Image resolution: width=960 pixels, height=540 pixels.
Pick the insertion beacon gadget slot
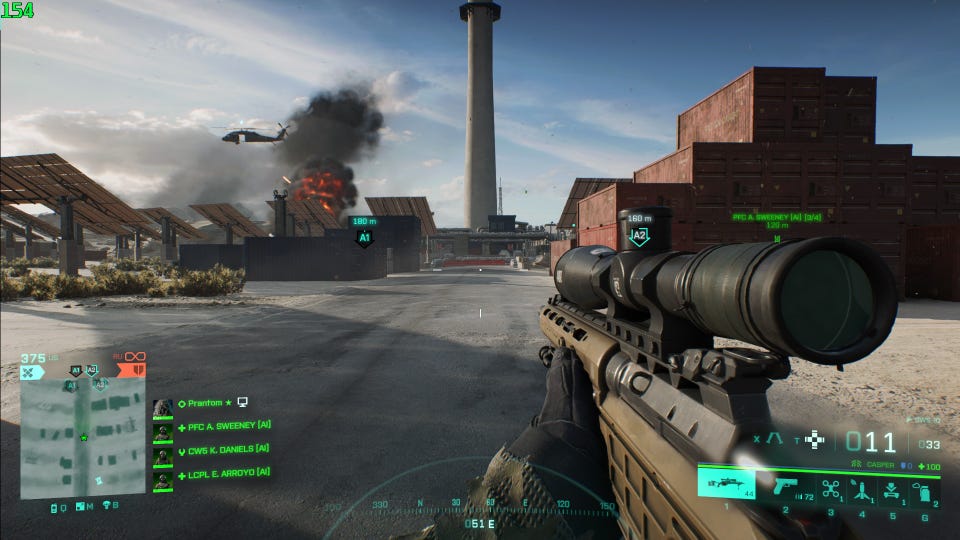(x=892, y=489)
